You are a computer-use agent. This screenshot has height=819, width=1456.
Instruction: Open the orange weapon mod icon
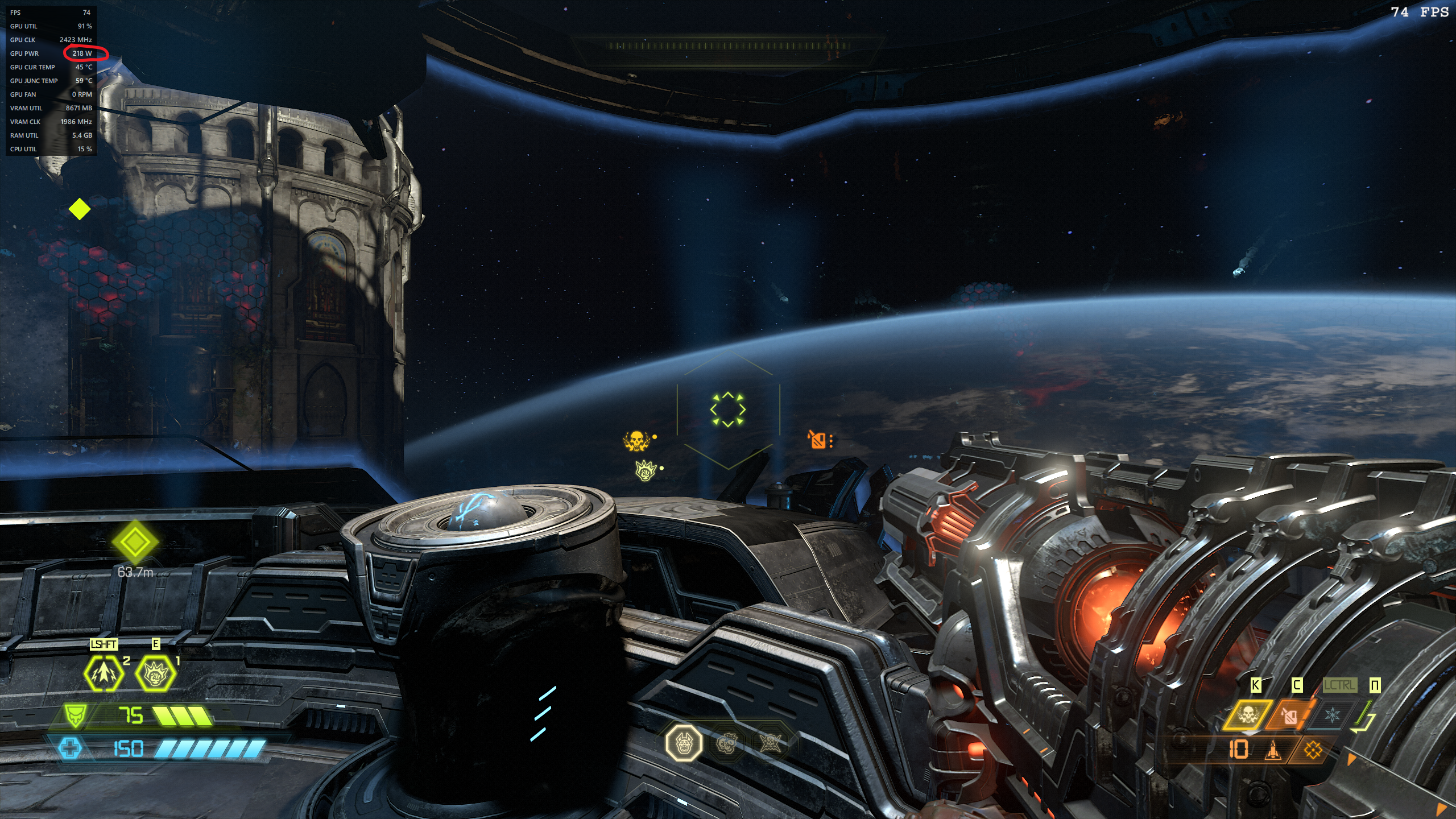tap(1313, 751)
